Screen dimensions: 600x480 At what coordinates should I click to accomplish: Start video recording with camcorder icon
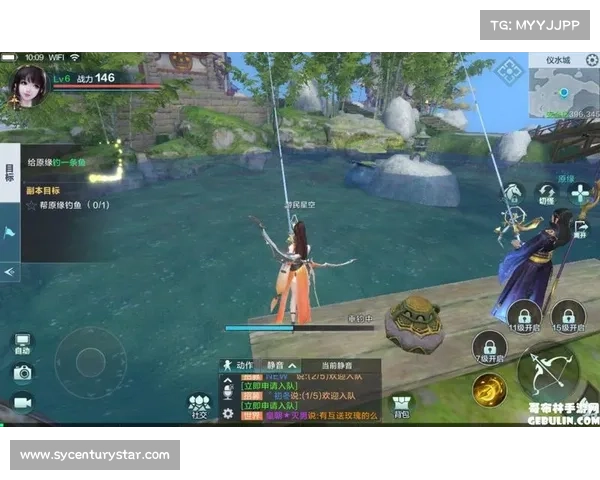22,402
